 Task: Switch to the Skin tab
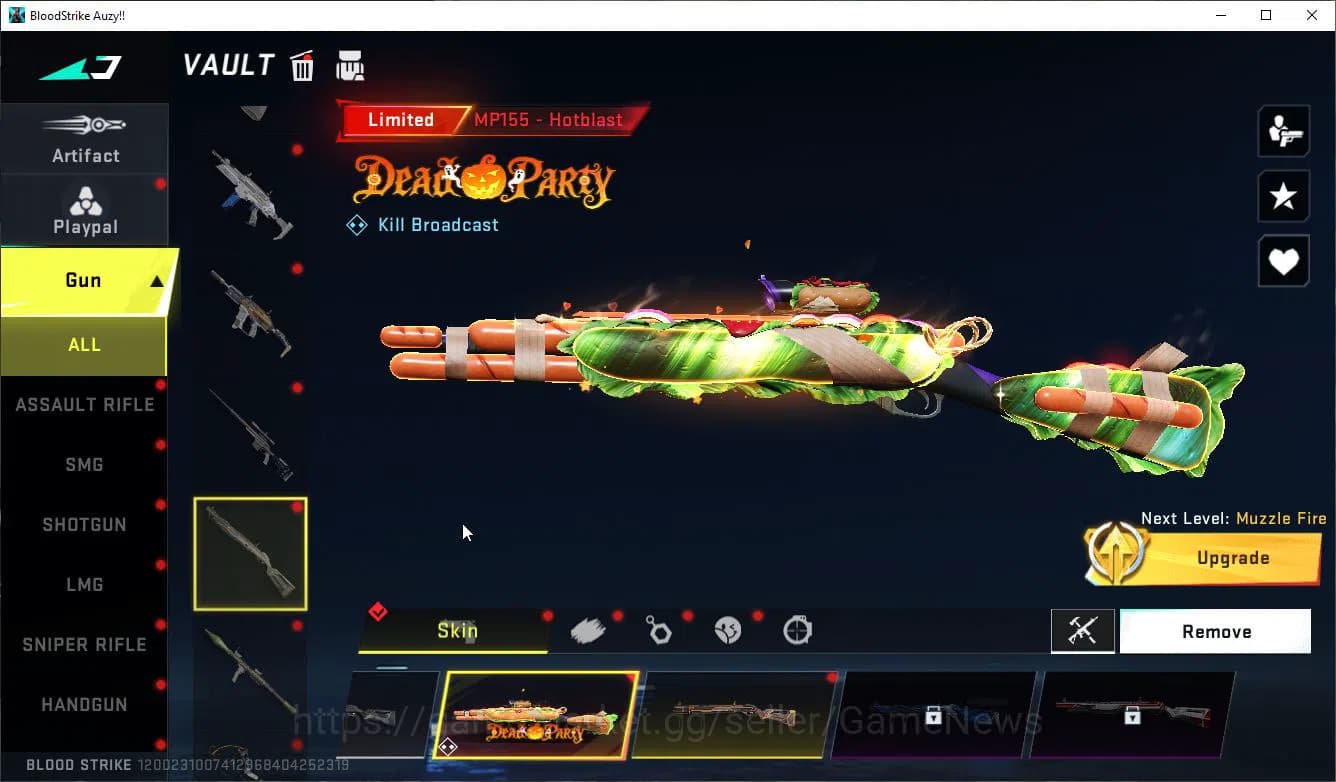coord(457,630)
